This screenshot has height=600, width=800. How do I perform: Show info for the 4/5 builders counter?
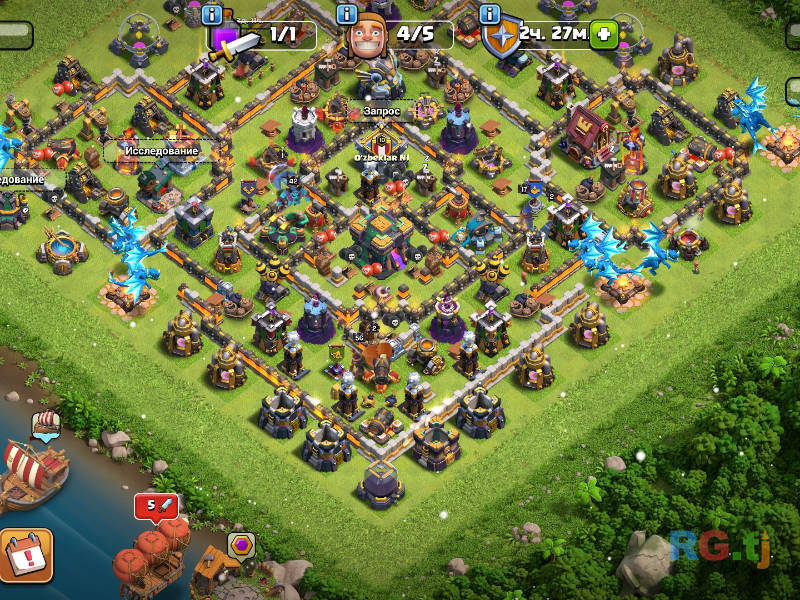347,14
